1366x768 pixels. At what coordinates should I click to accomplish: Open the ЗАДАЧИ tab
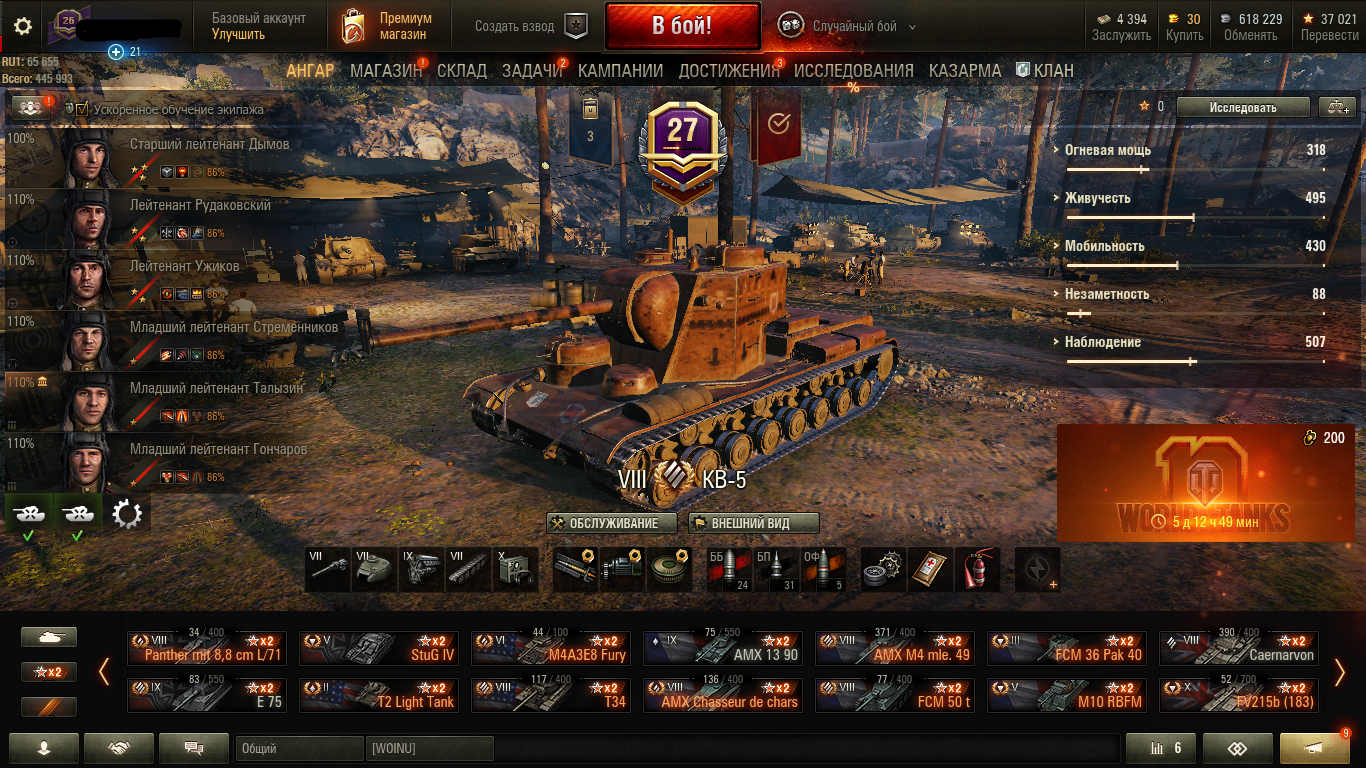[532, 71]
